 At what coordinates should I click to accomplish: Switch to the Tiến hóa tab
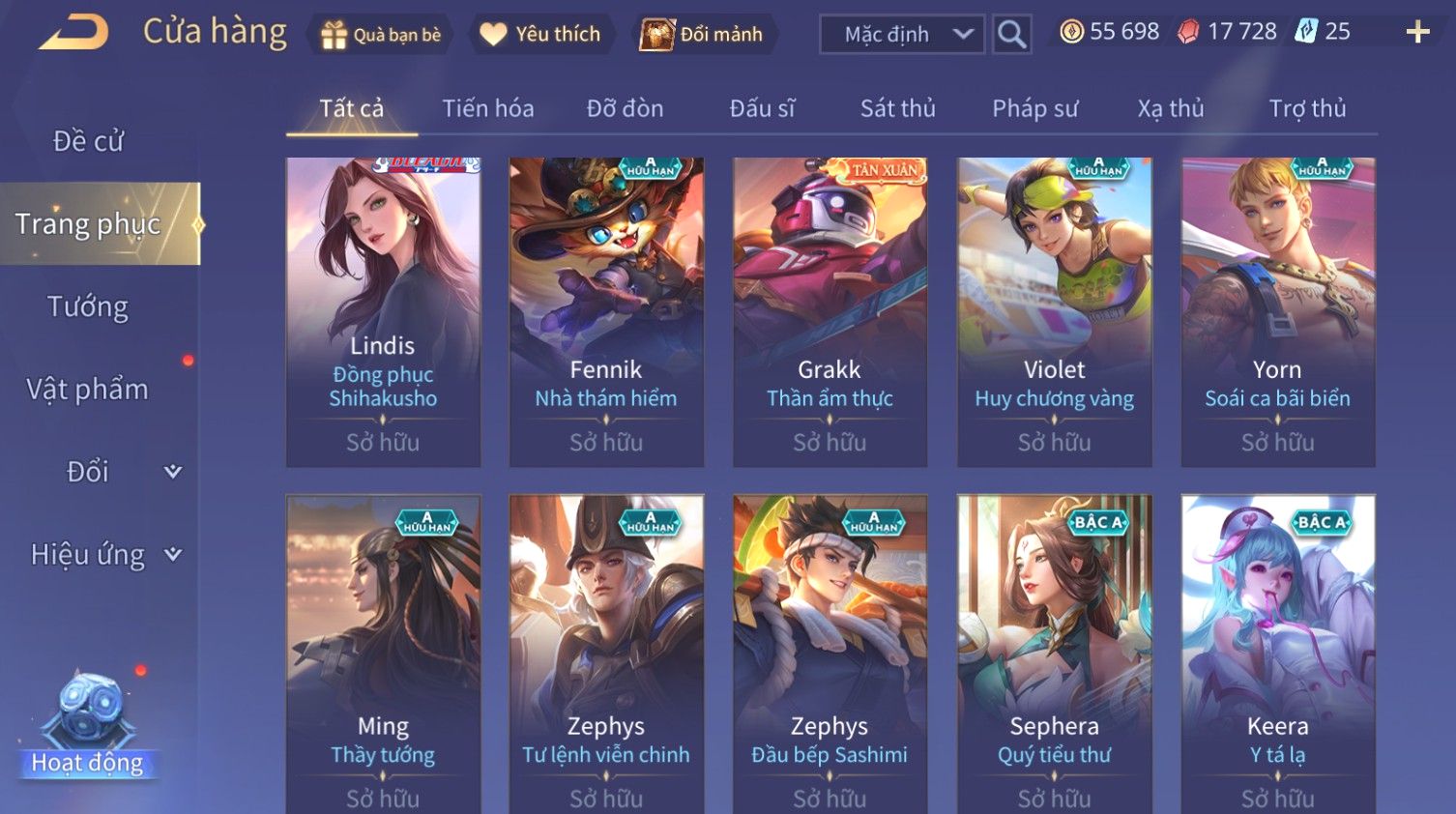[x=487, y=108]
